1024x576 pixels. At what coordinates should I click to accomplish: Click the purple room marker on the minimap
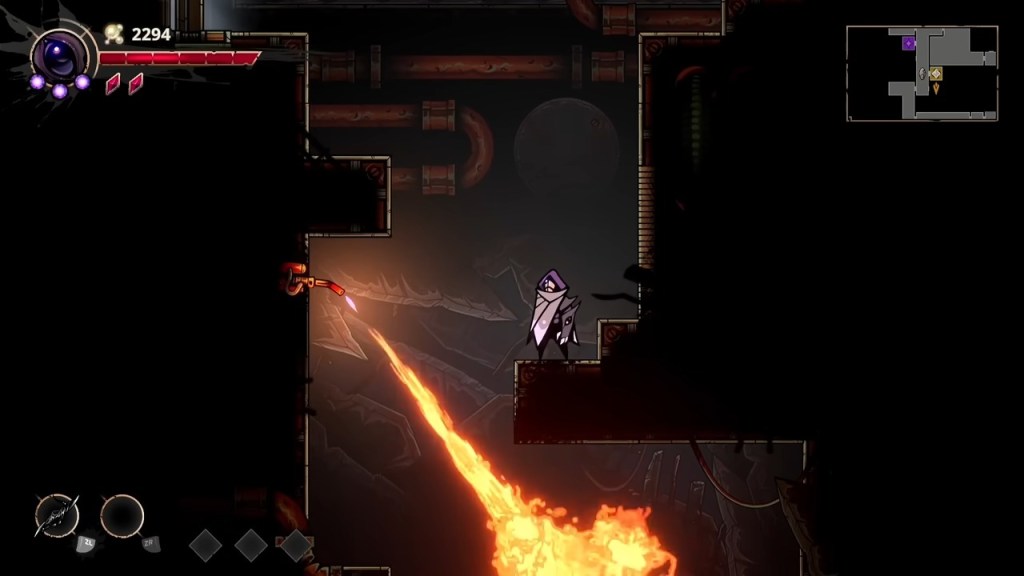click(909, 43)
